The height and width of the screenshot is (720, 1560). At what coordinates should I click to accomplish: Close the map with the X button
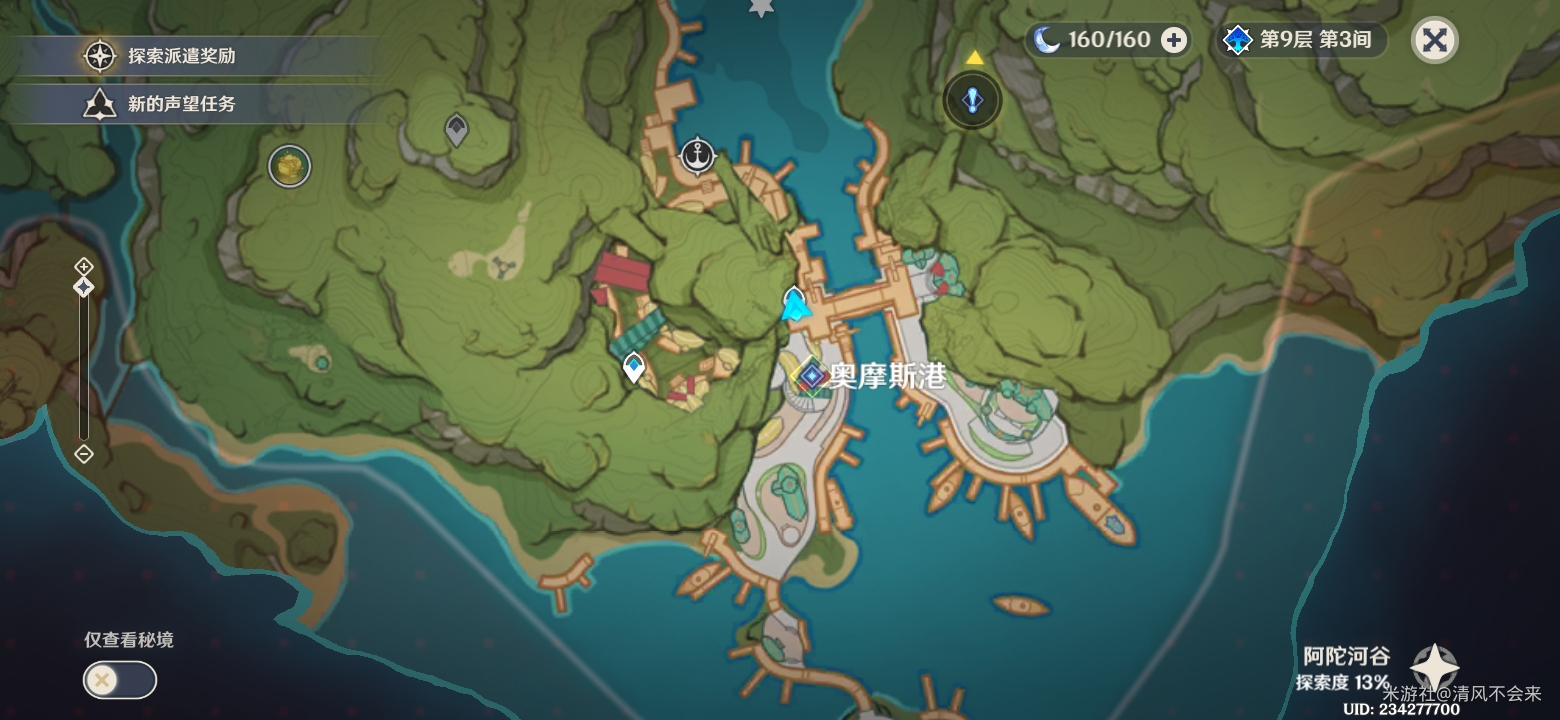(x=1434, y=40)
